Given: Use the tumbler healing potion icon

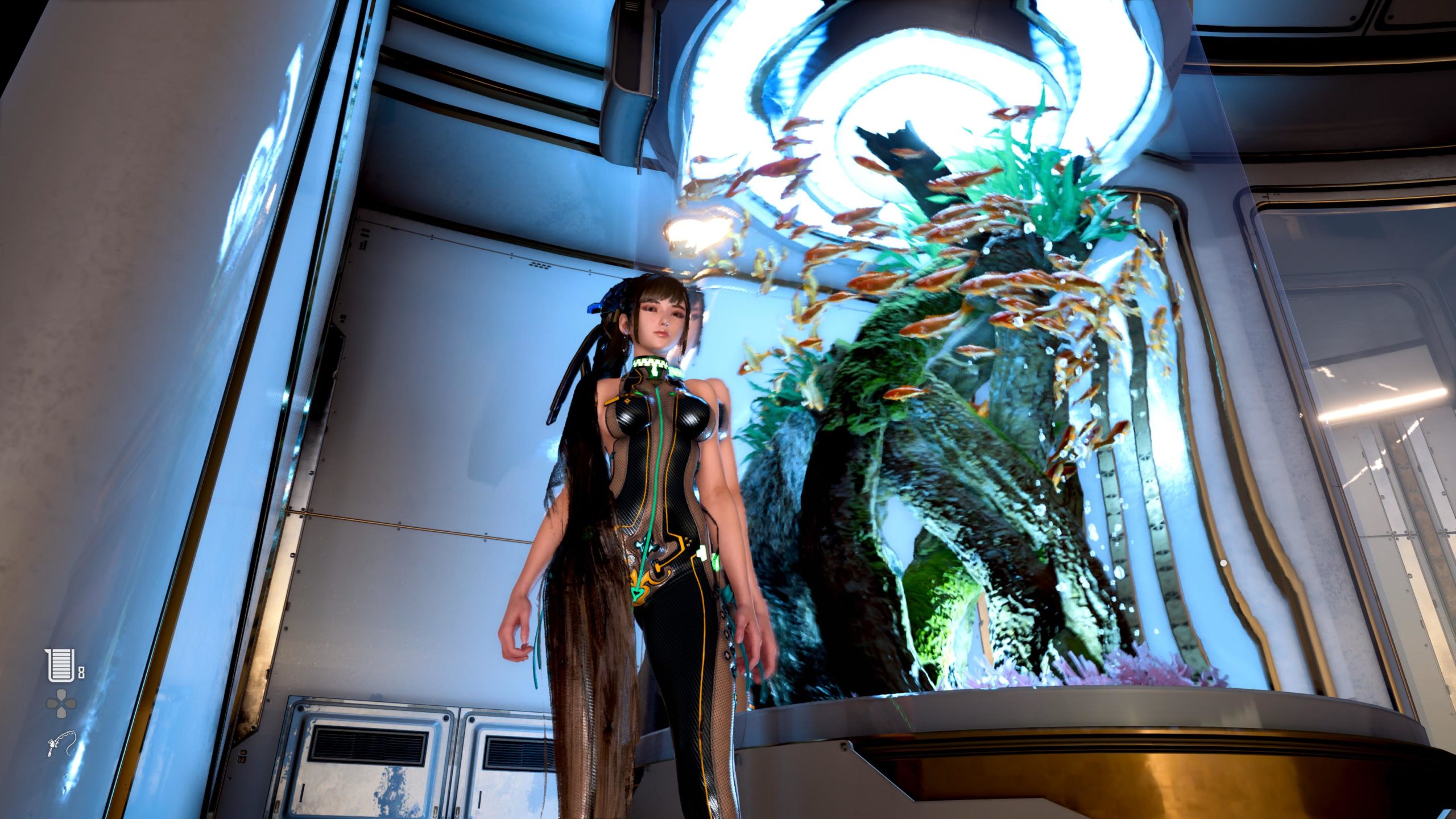Looking at the screenshot, I should 60,665.
